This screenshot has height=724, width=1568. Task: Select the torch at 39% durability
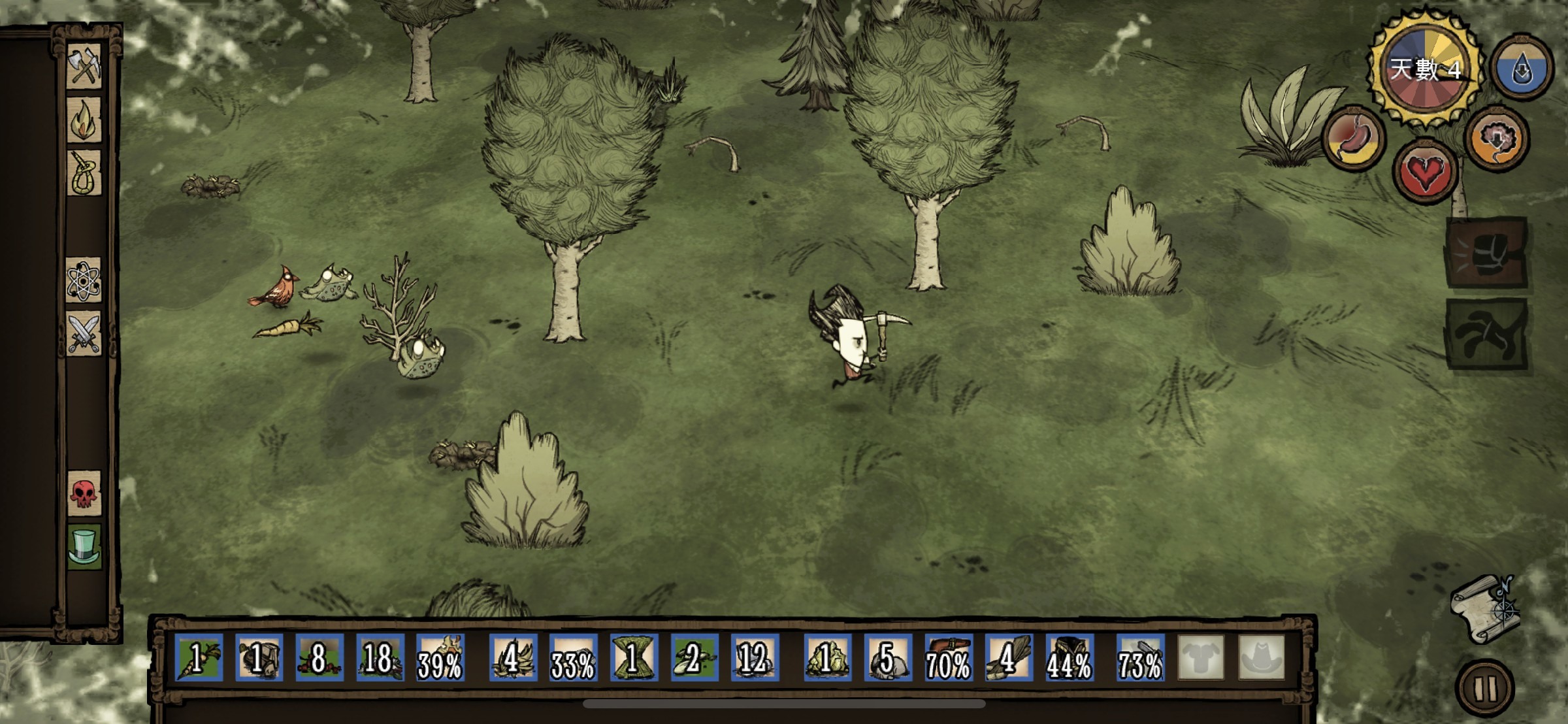[x=440, y=658]
